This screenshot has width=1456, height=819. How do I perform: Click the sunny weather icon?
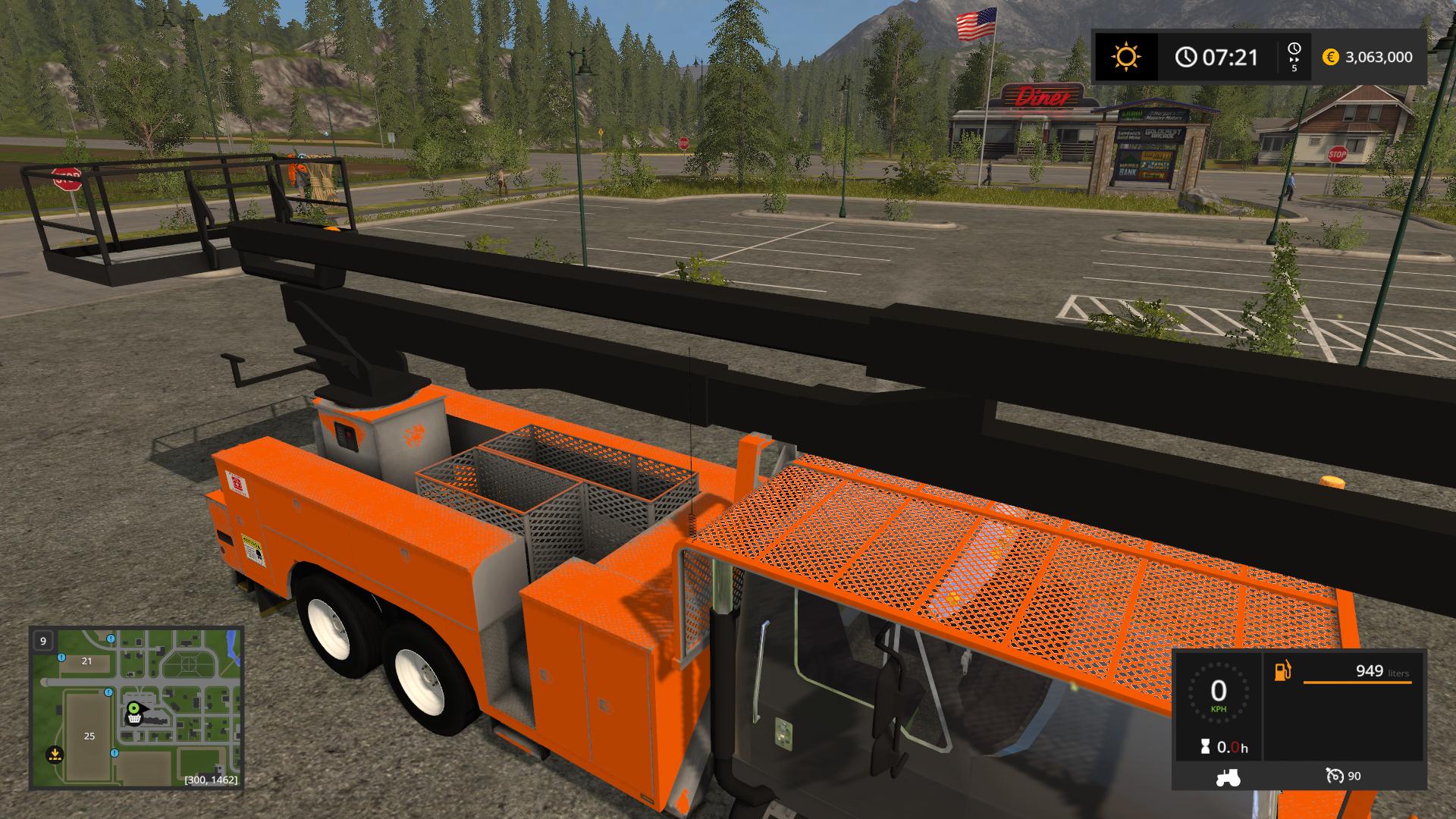[1125, 57]
